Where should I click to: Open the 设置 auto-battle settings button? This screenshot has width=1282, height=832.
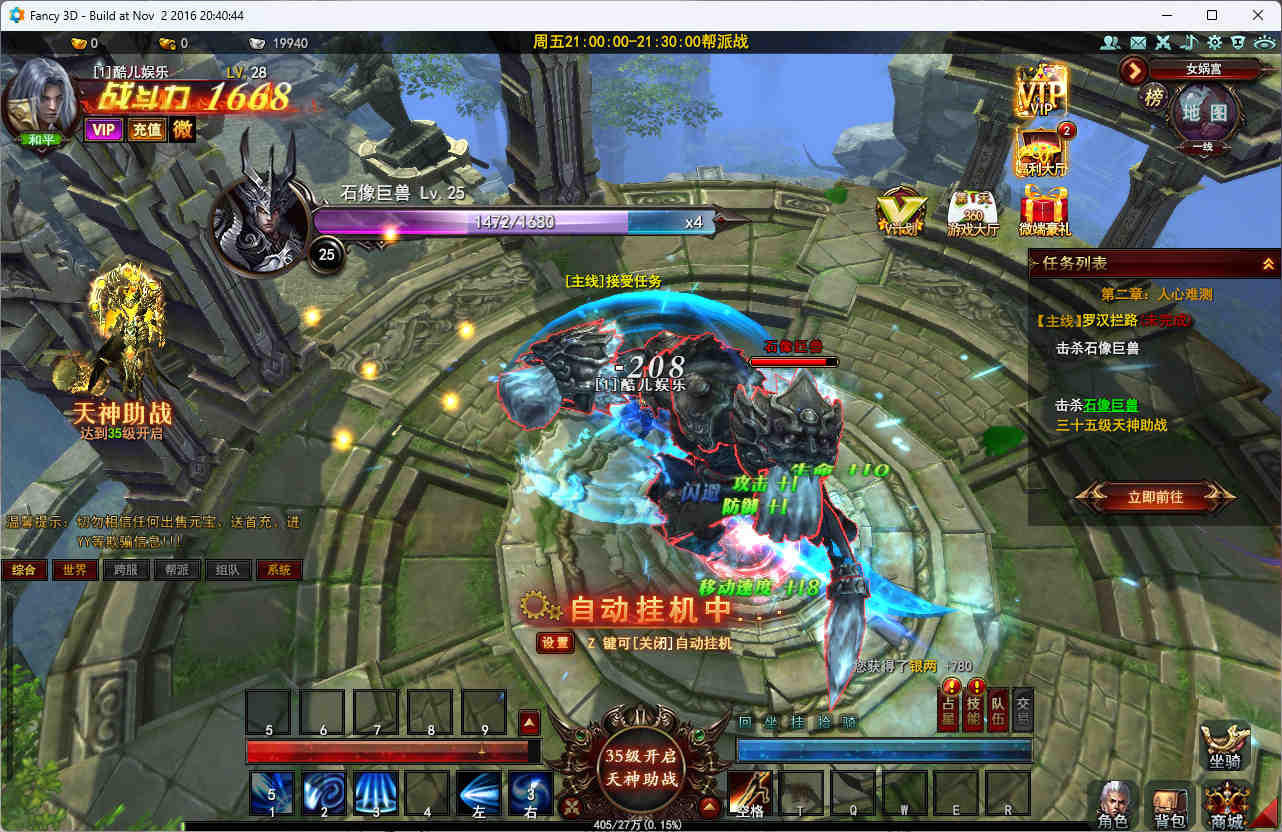tap(554, 643)
